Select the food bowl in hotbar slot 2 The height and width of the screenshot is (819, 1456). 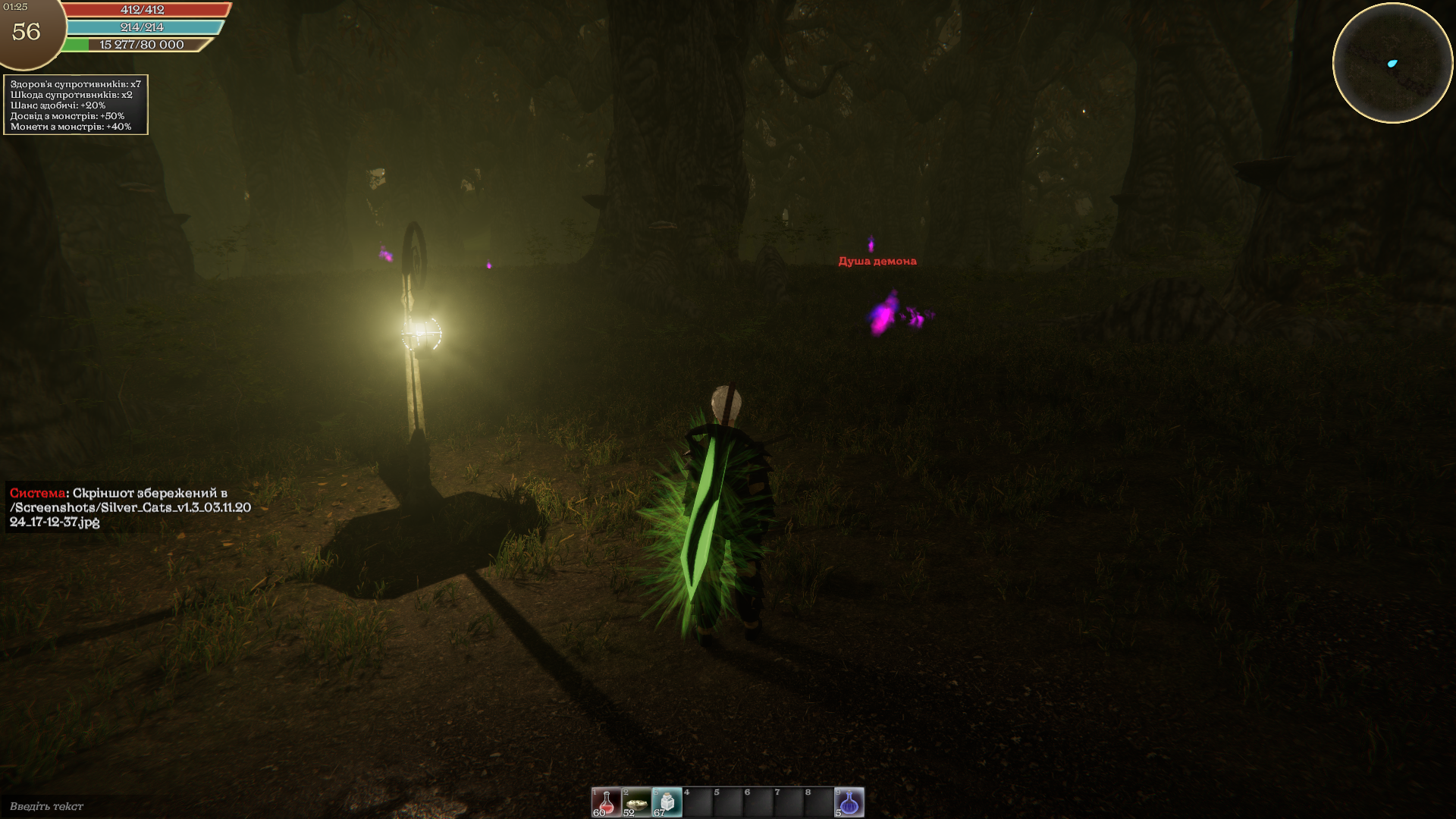636,802
